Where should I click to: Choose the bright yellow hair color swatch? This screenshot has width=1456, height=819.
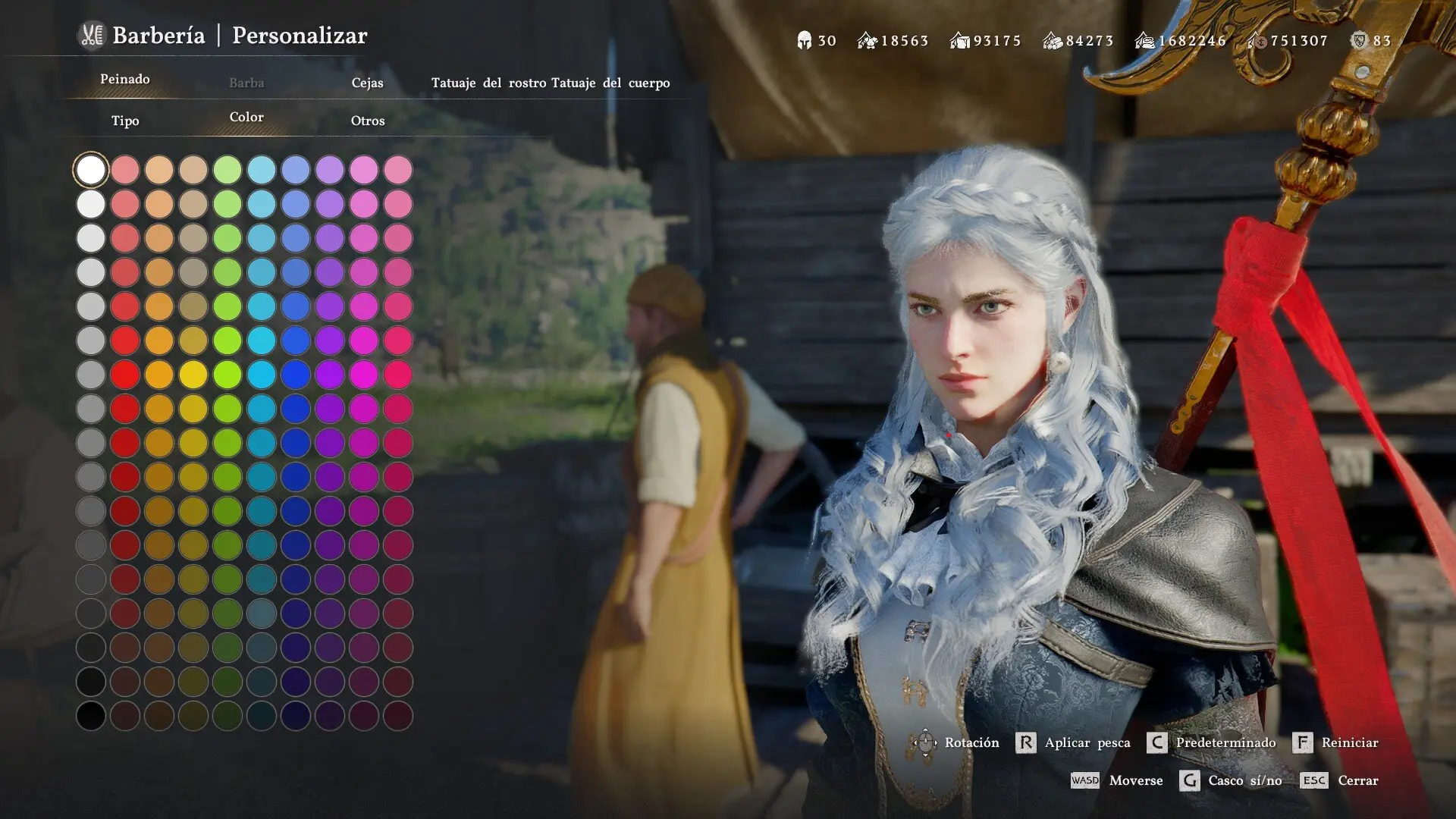tap(193, 375)
